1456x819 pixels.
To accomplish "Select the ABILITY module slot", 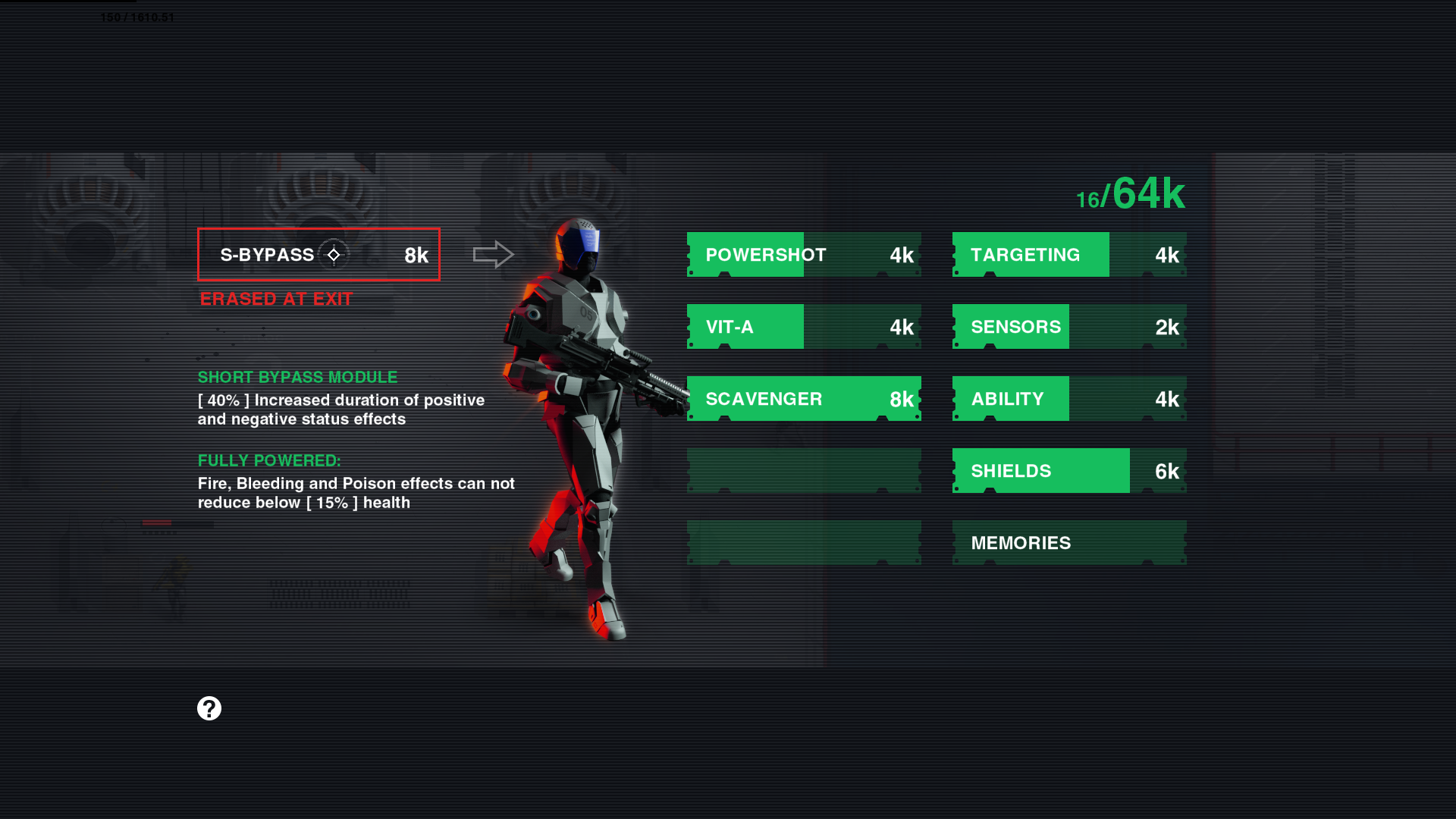I will pyautogui.click(x=1069, y=399).
